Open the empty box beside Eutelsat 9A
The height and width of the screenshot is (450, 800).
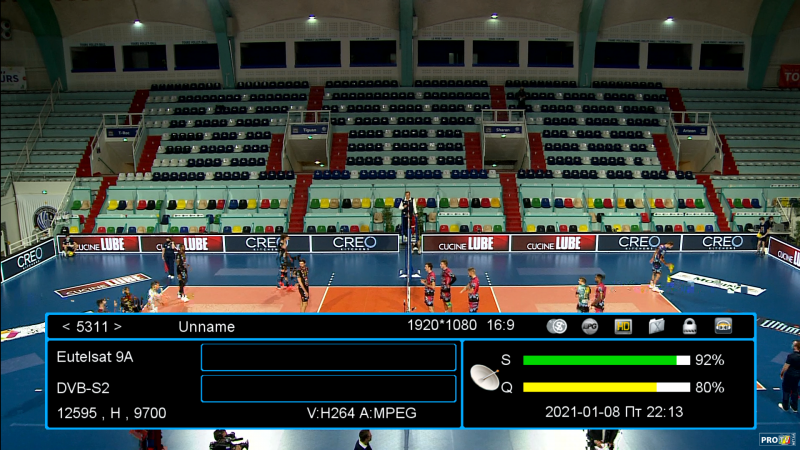[328, 357]
